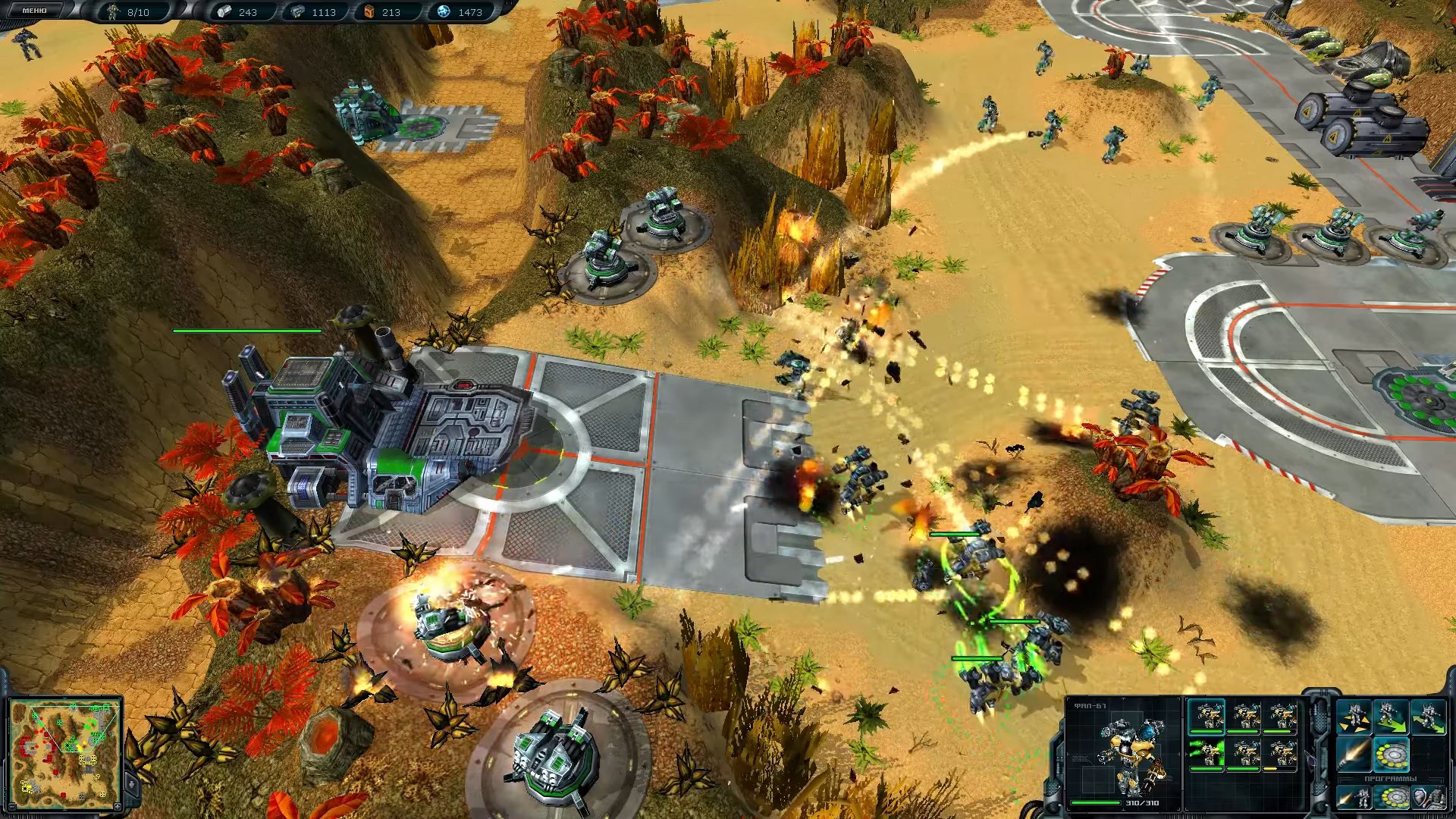Activate the scatter formation command with yellow arrows
The image size is (1456, 819).
(x=1354, y=717)
